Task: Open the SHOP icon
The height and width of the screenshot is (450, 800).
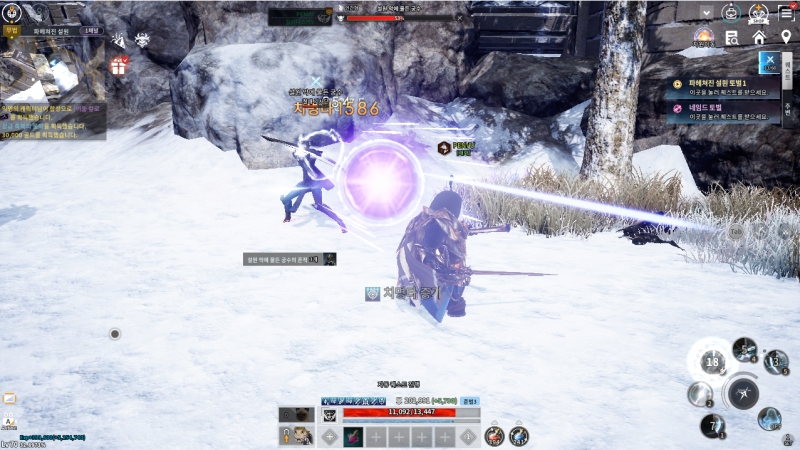Action: pos(760,13)
